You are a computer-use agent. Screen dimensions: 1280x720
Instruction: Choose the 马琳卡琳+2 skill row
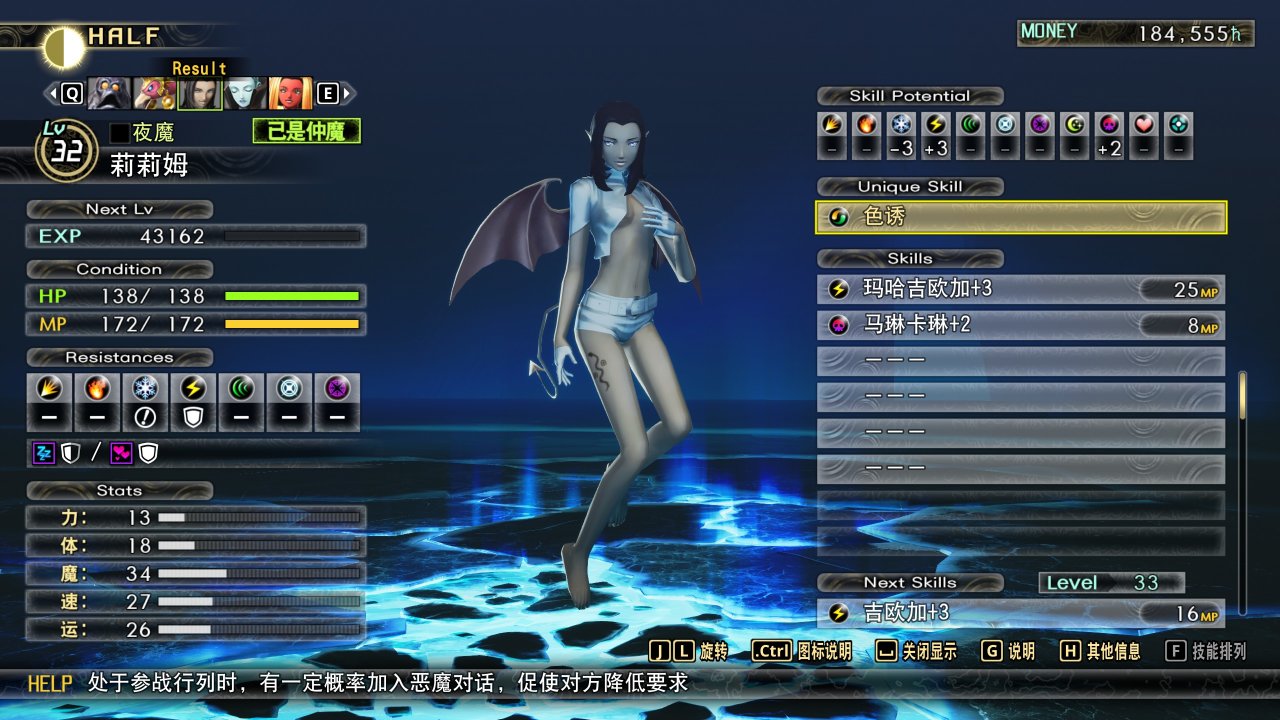pos(1021,325)
